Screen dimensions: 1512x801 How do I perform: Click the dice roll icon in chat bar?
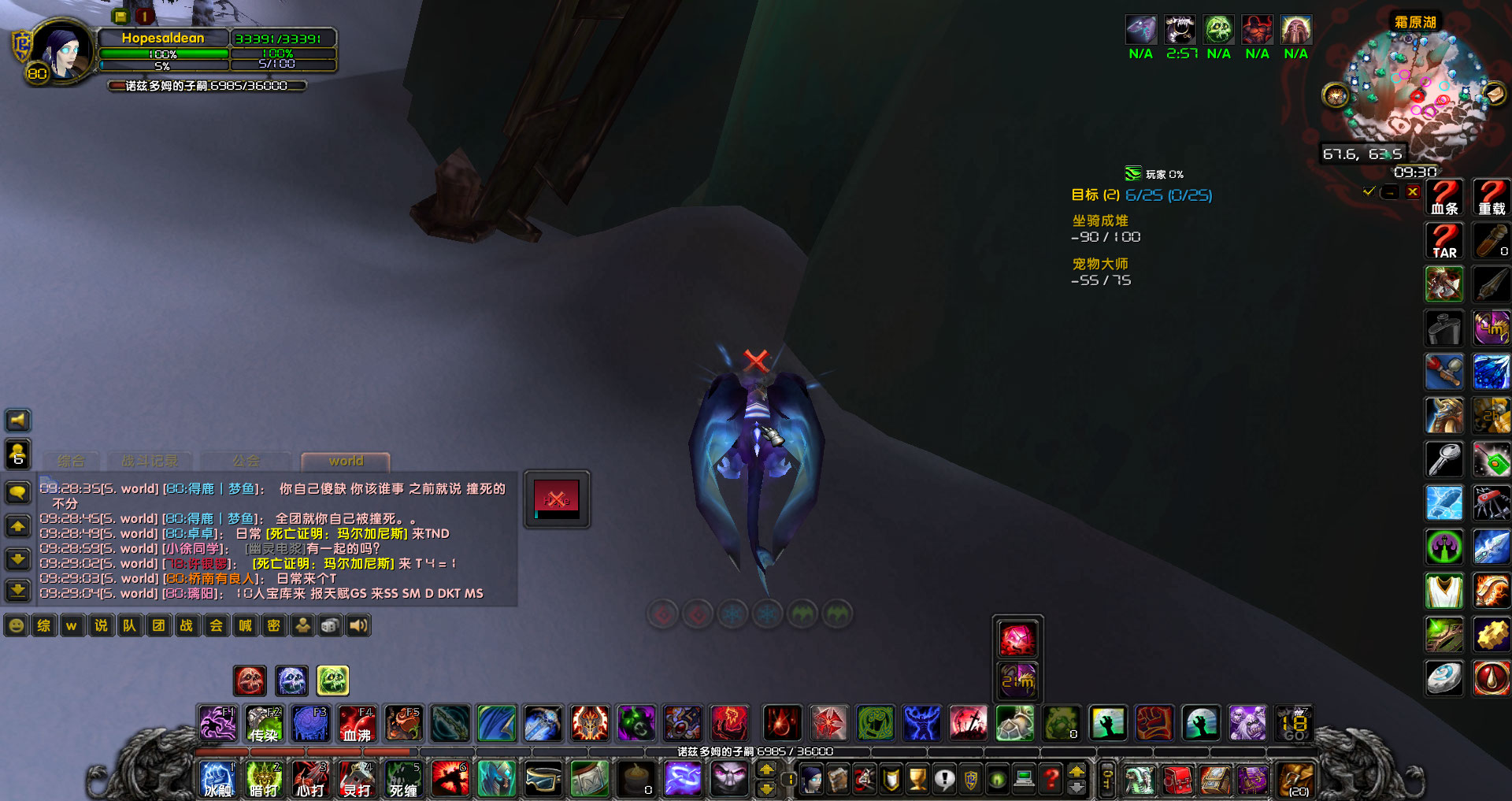point(329,625)
